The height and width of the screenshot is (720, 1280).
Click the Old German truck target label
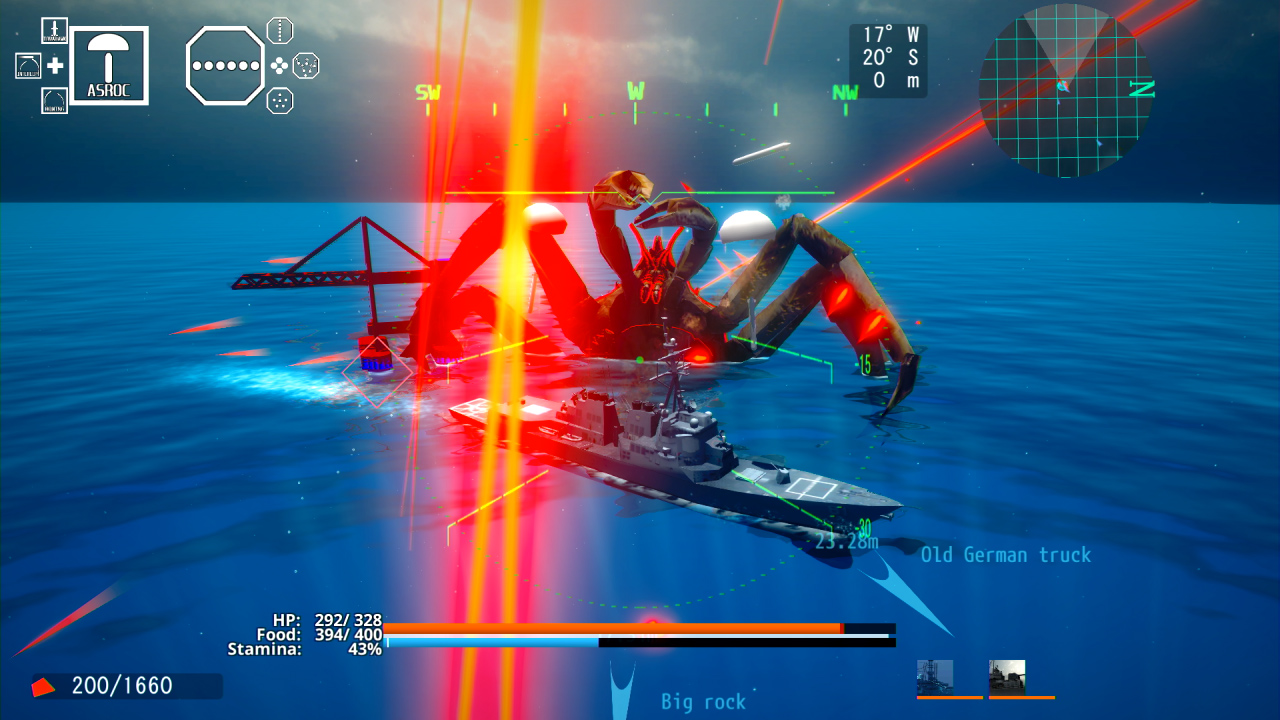[x=1006, y=555]
